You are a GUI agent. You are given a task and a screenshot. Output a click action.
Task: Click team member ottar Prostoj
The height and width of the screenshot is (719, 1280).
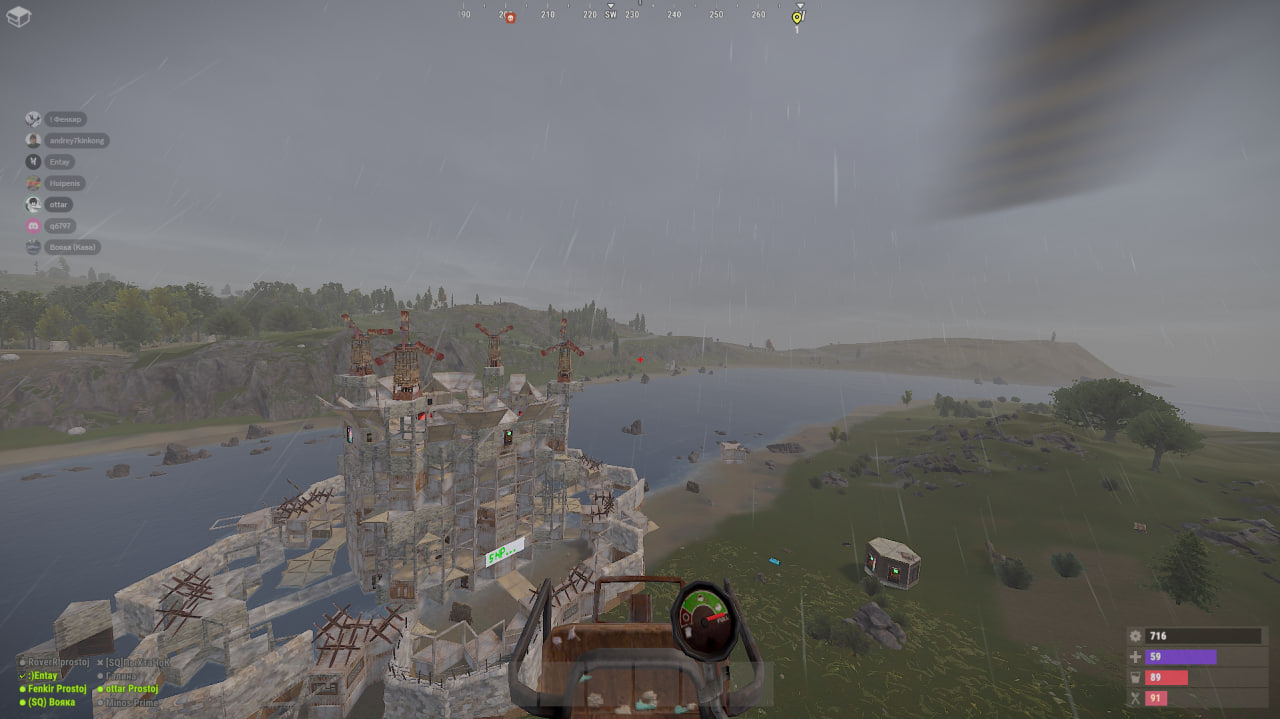coord(132,689)
